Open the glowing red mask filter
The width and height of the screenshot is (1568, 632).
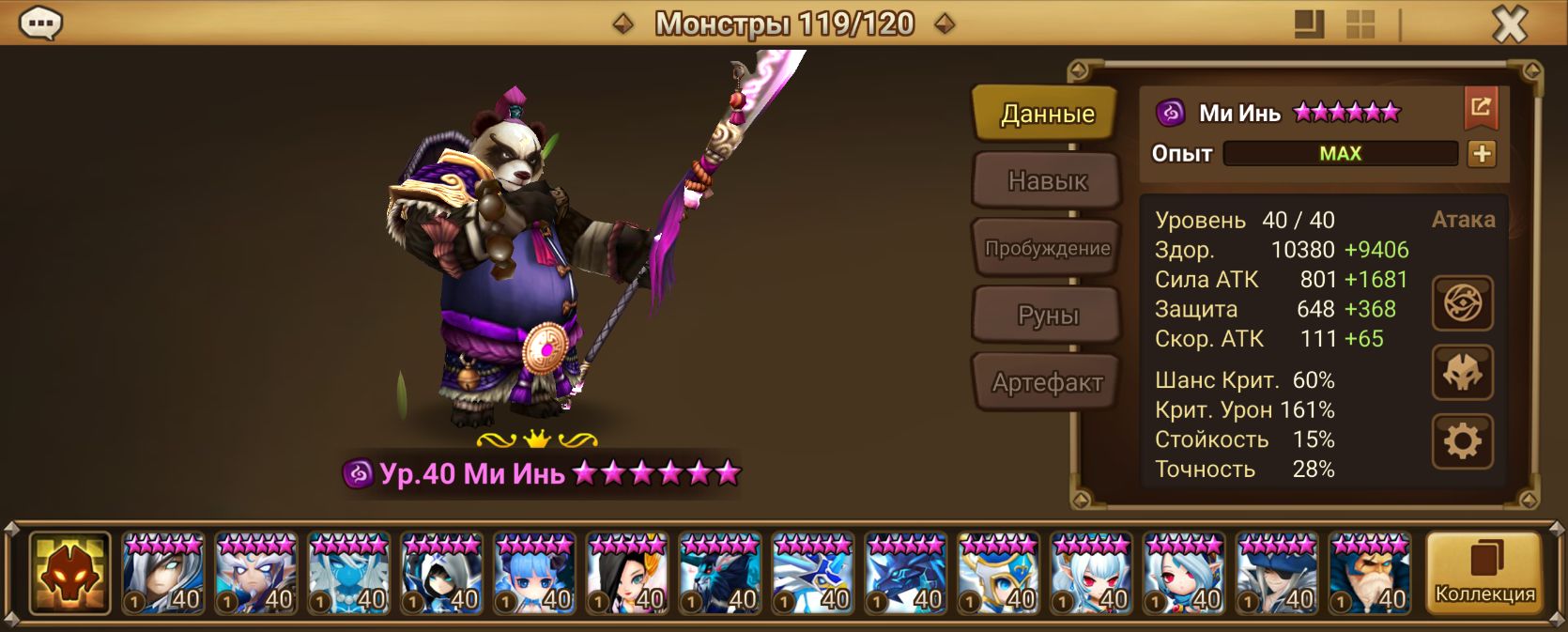point(69,573)
